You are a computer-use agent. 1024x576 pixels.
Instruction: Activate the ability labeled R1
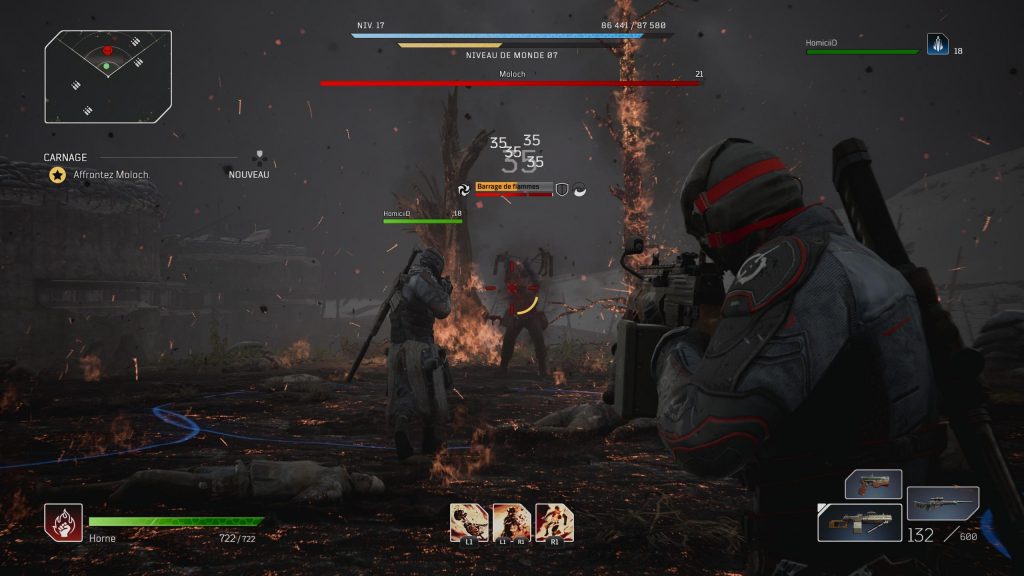(x=554, y=522)
